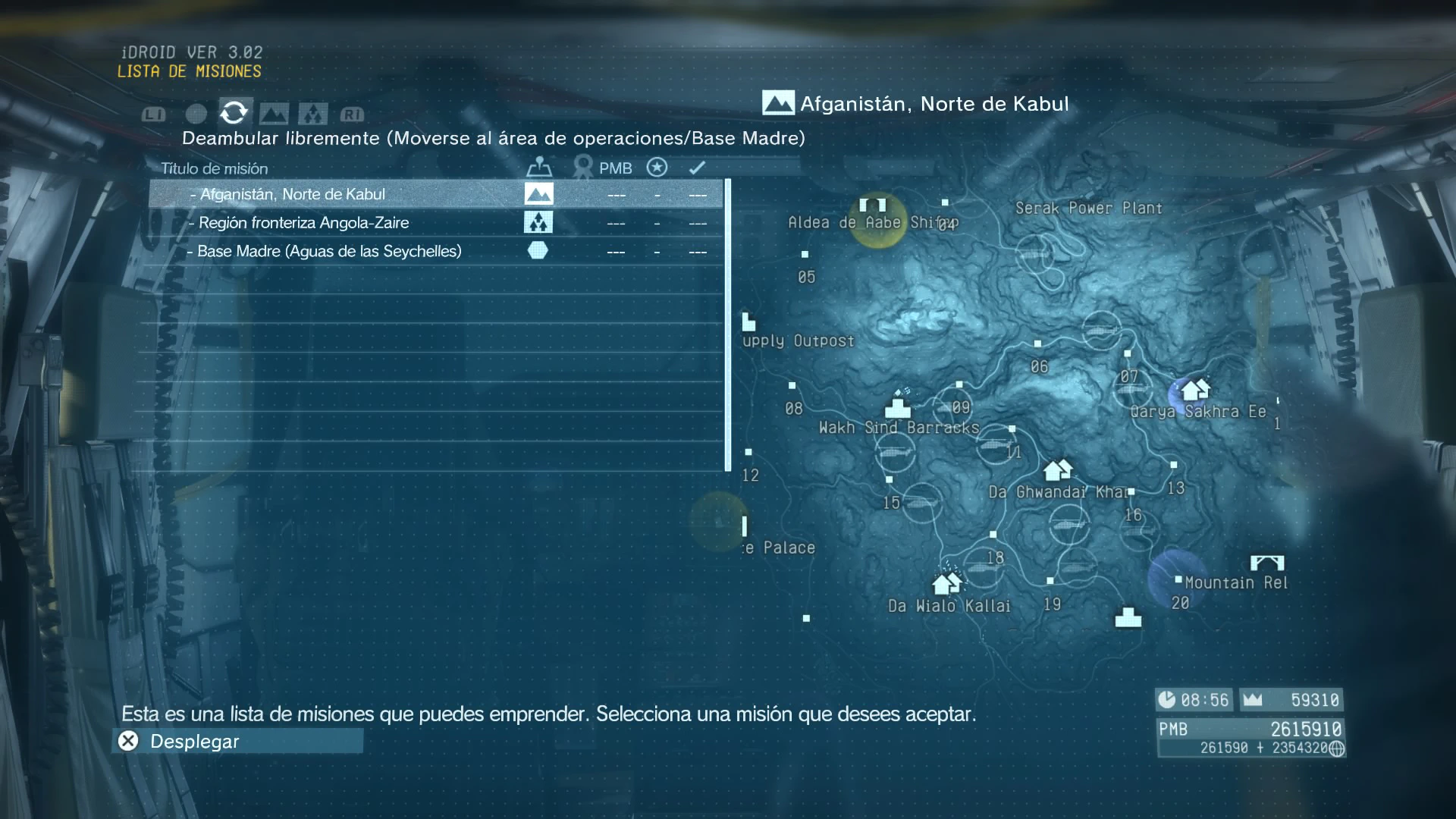Image resolution: width=1456 pixels, height=819 pixels.
Task: Switch to the plain circle mission tab
Action: [196, 114]
